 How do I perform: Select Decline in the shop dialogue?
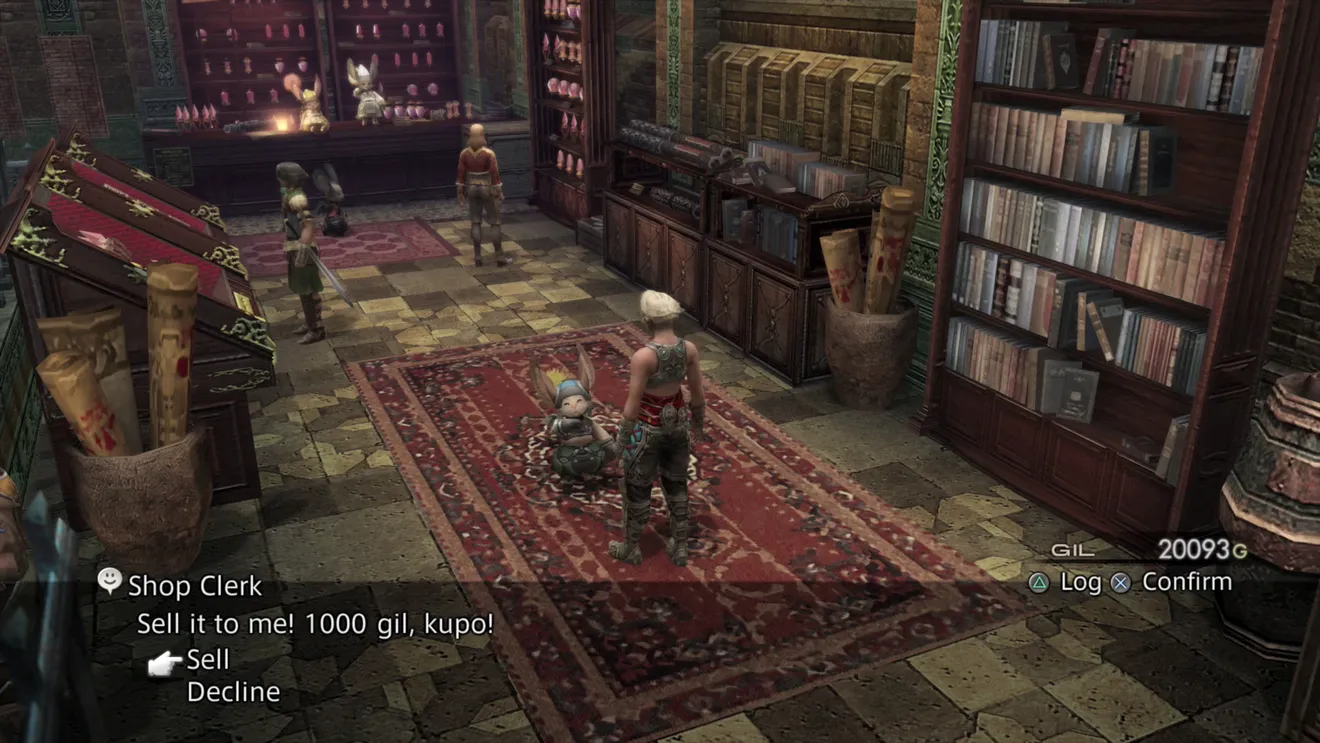[233, 692]
